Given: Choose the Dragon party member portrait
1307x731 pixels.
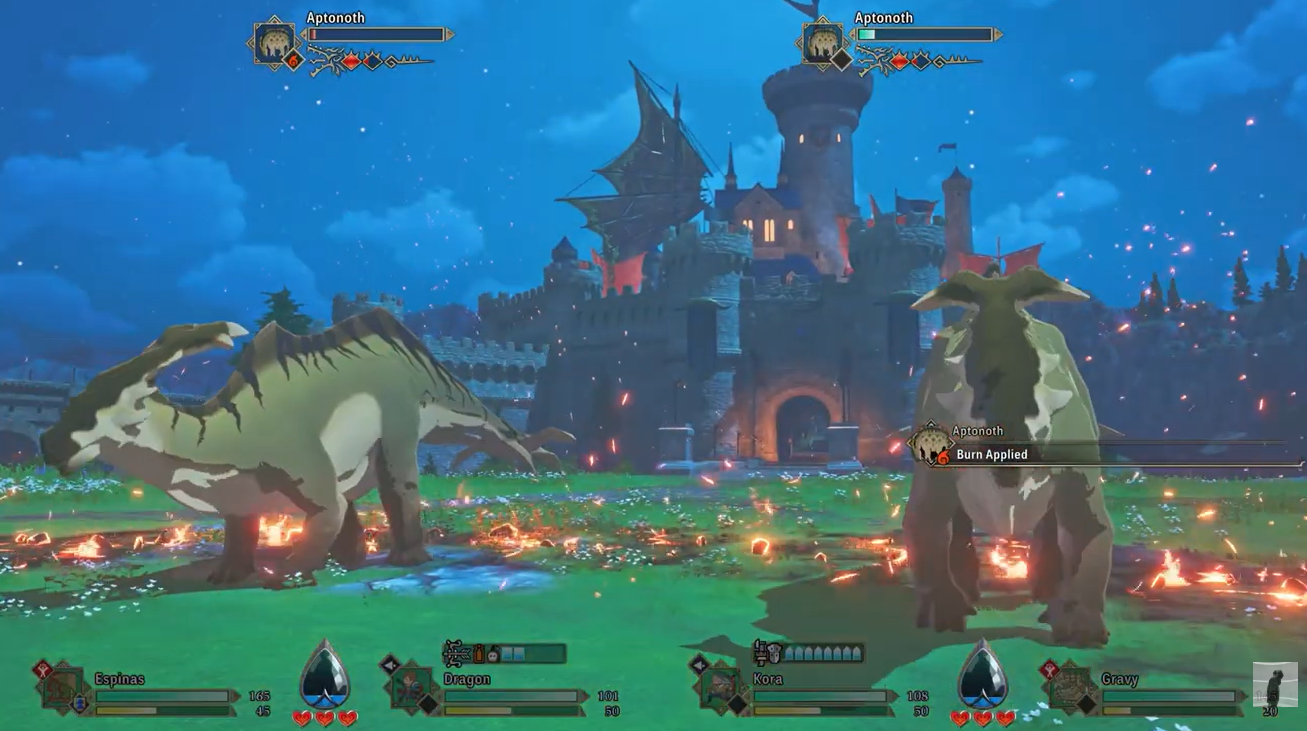Looking at the screenshot, I should click(411, 687).
